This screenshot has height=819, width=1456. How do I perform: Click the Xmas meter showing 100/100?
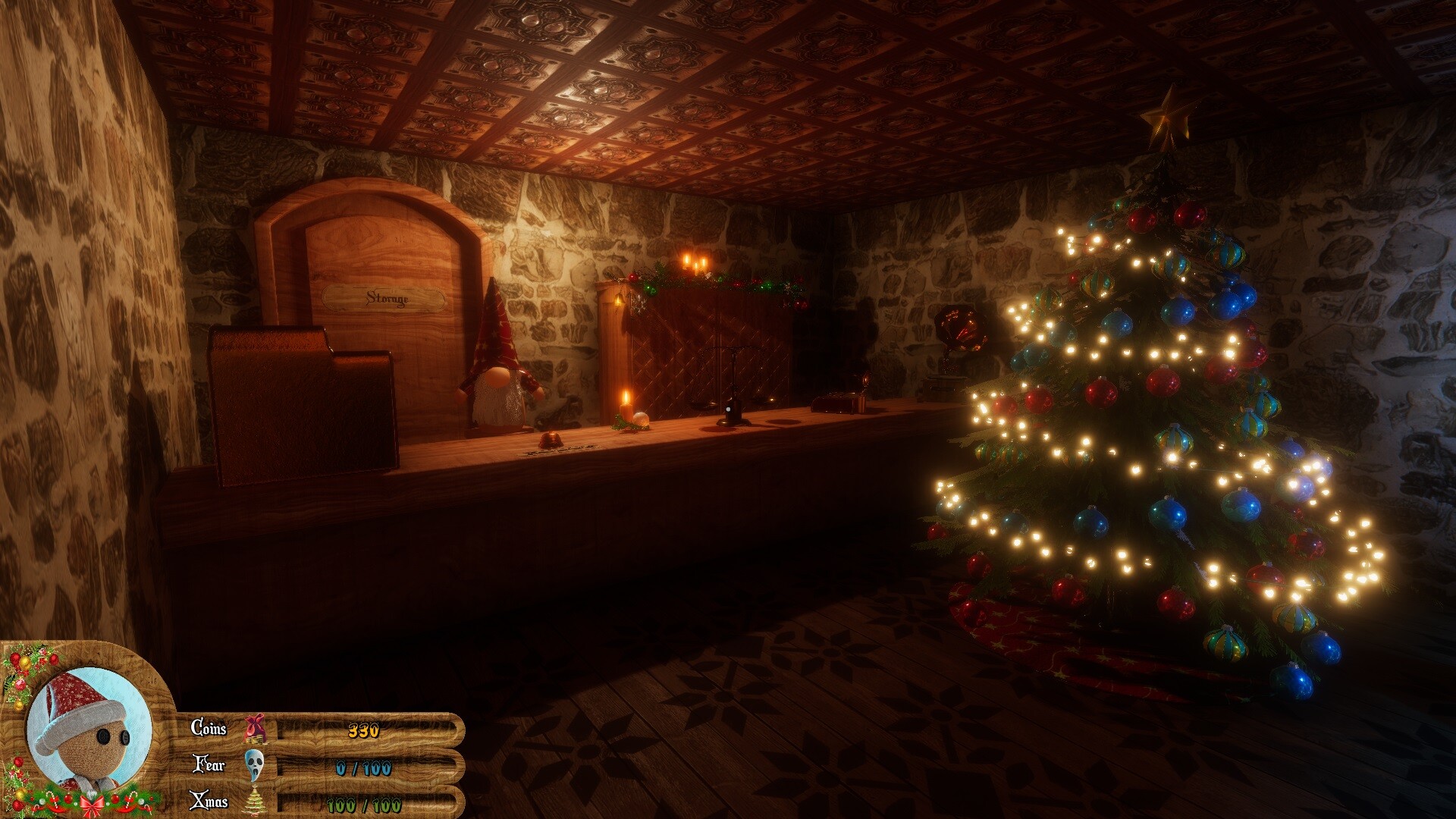click(x=363, y=802)
